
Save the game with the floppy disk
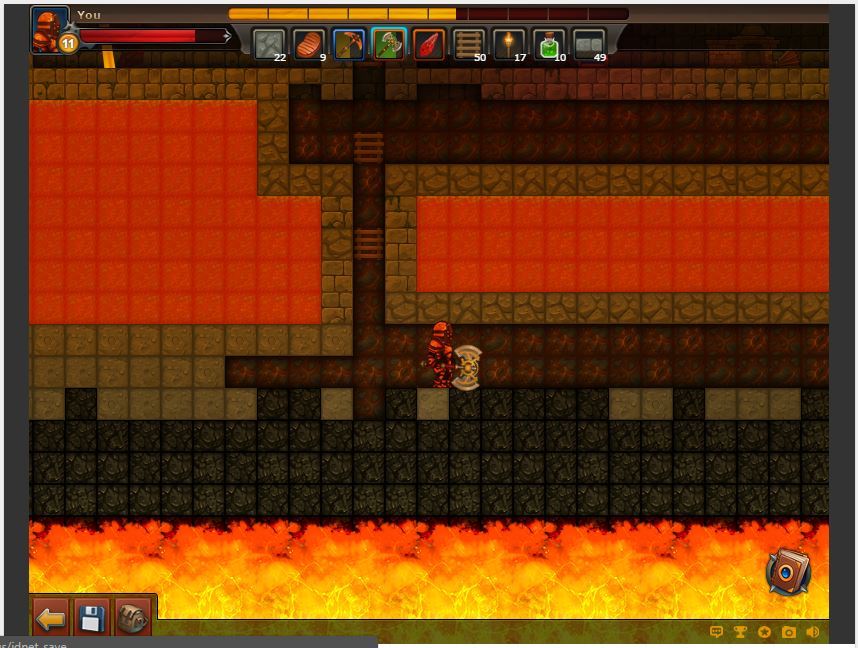91,619
